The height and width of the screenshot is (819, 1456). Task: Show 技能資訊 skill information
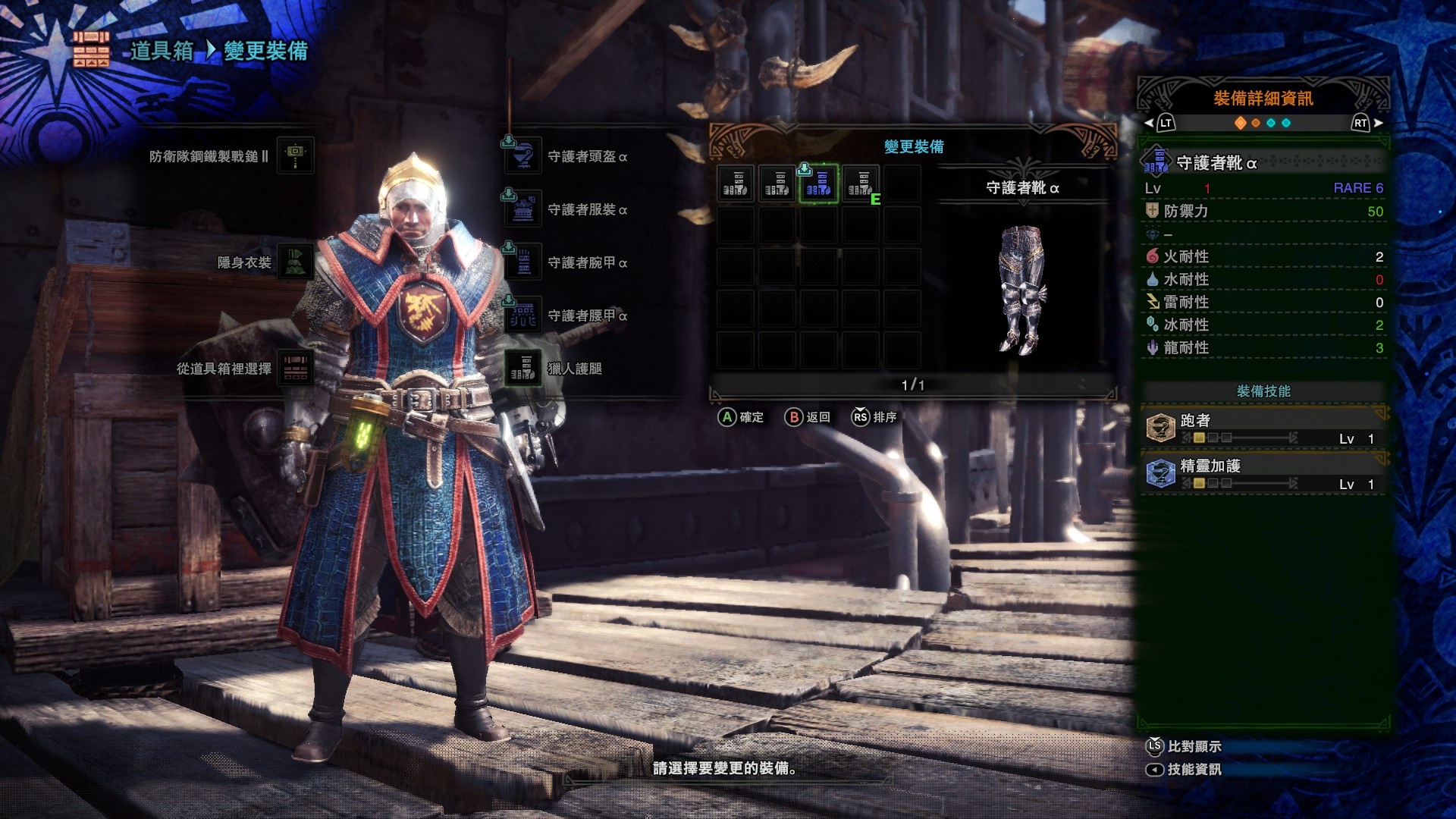click(1184, 769)
